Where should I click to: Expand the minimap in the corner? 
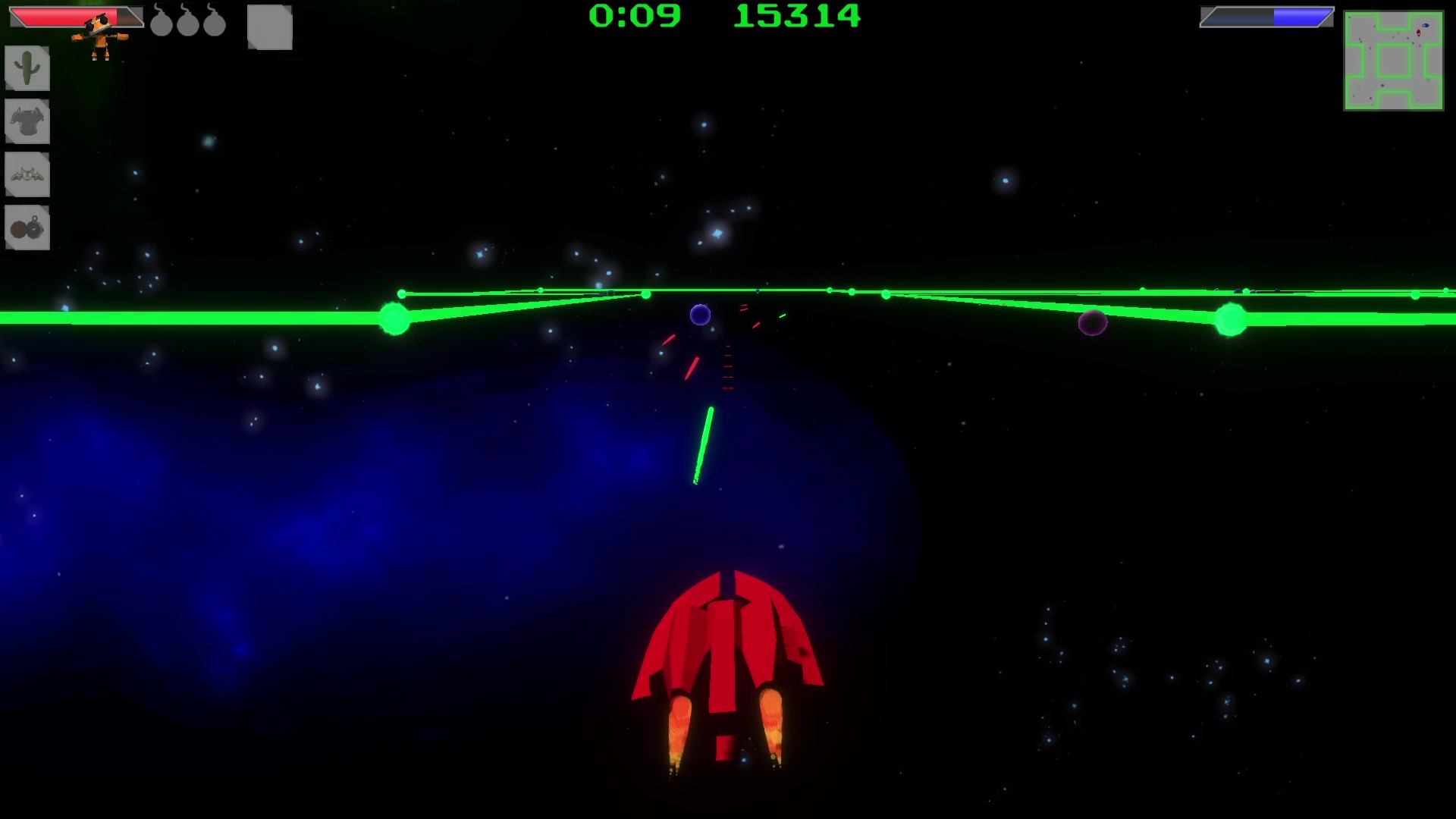(1394, 62)
